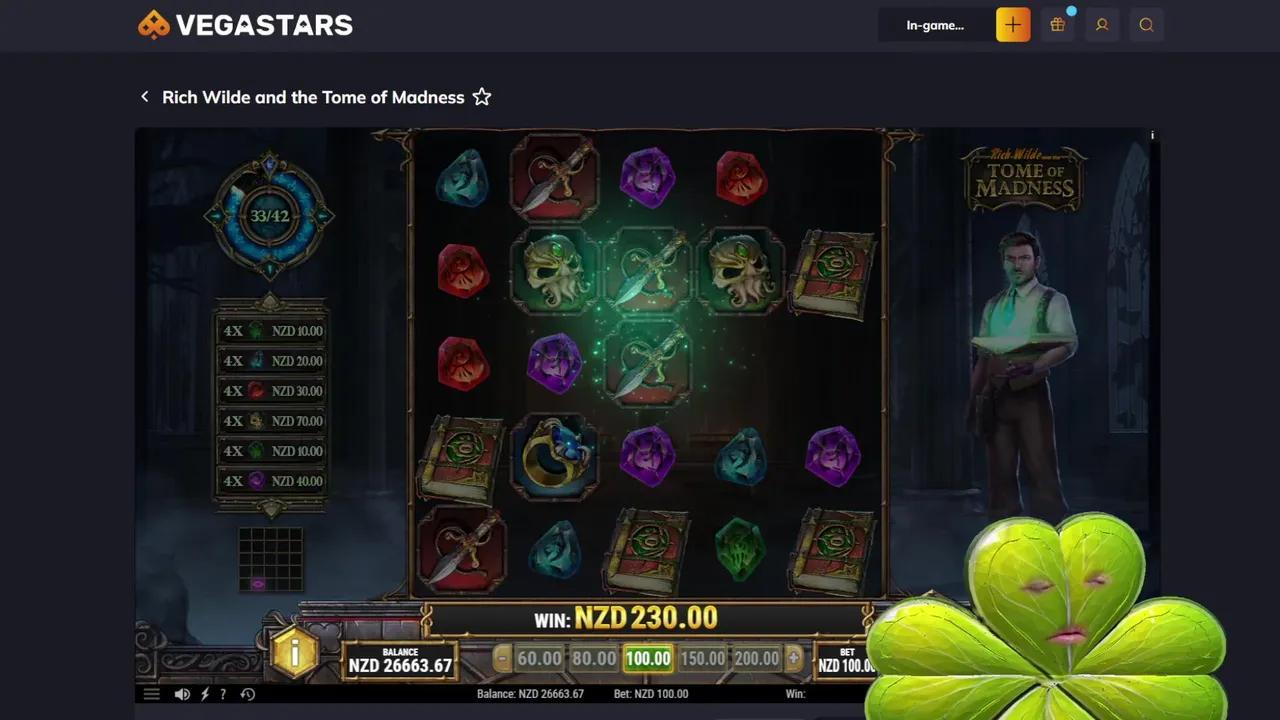The height and width of the screenshot is (720, 1280).
Task: Open game rules using the question mark icon
Action: pyautogui.click(x=223, y=693)
